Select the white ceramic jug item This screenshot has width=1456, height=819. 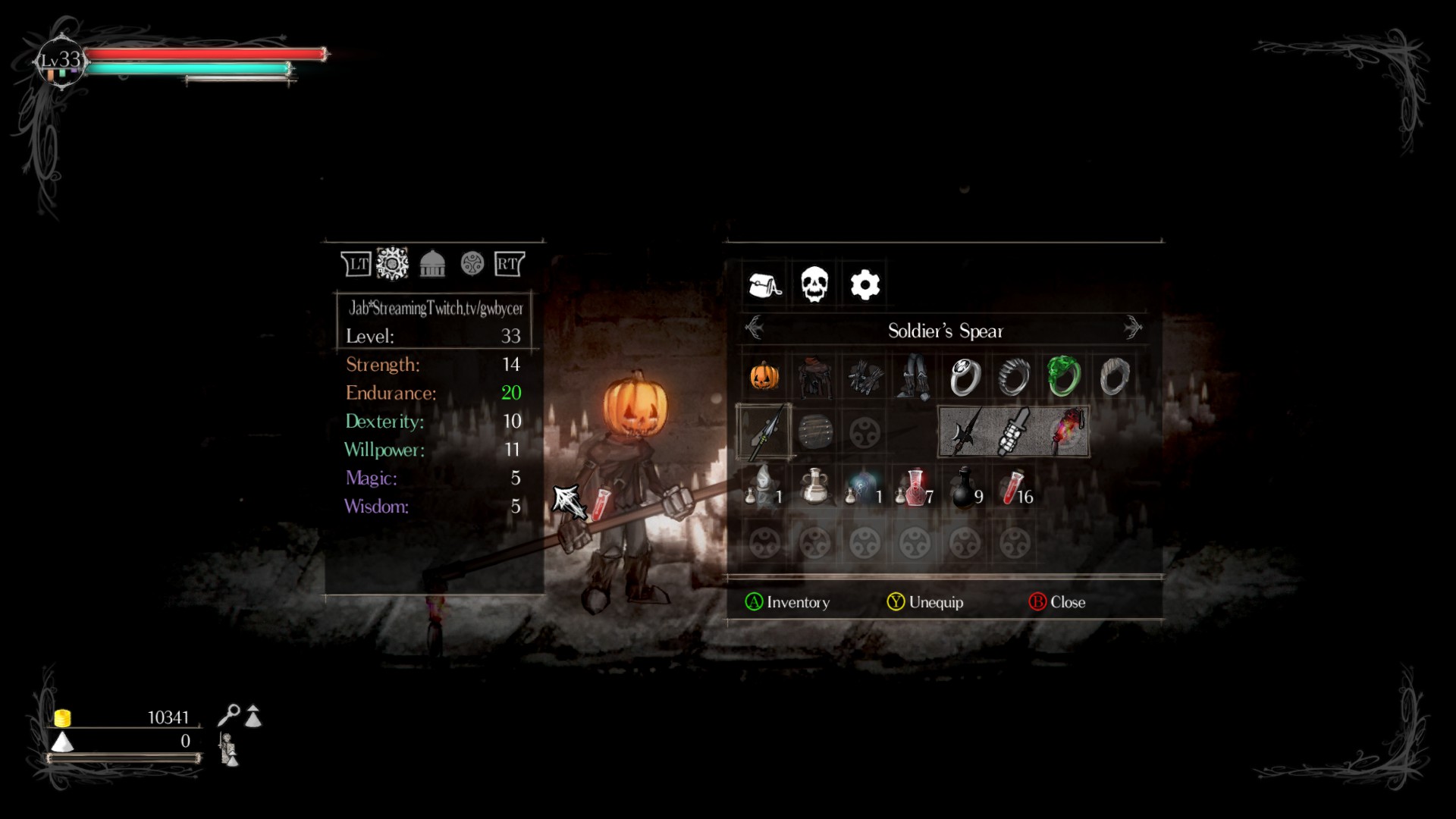pyautogui.click(x=814, y=488)
